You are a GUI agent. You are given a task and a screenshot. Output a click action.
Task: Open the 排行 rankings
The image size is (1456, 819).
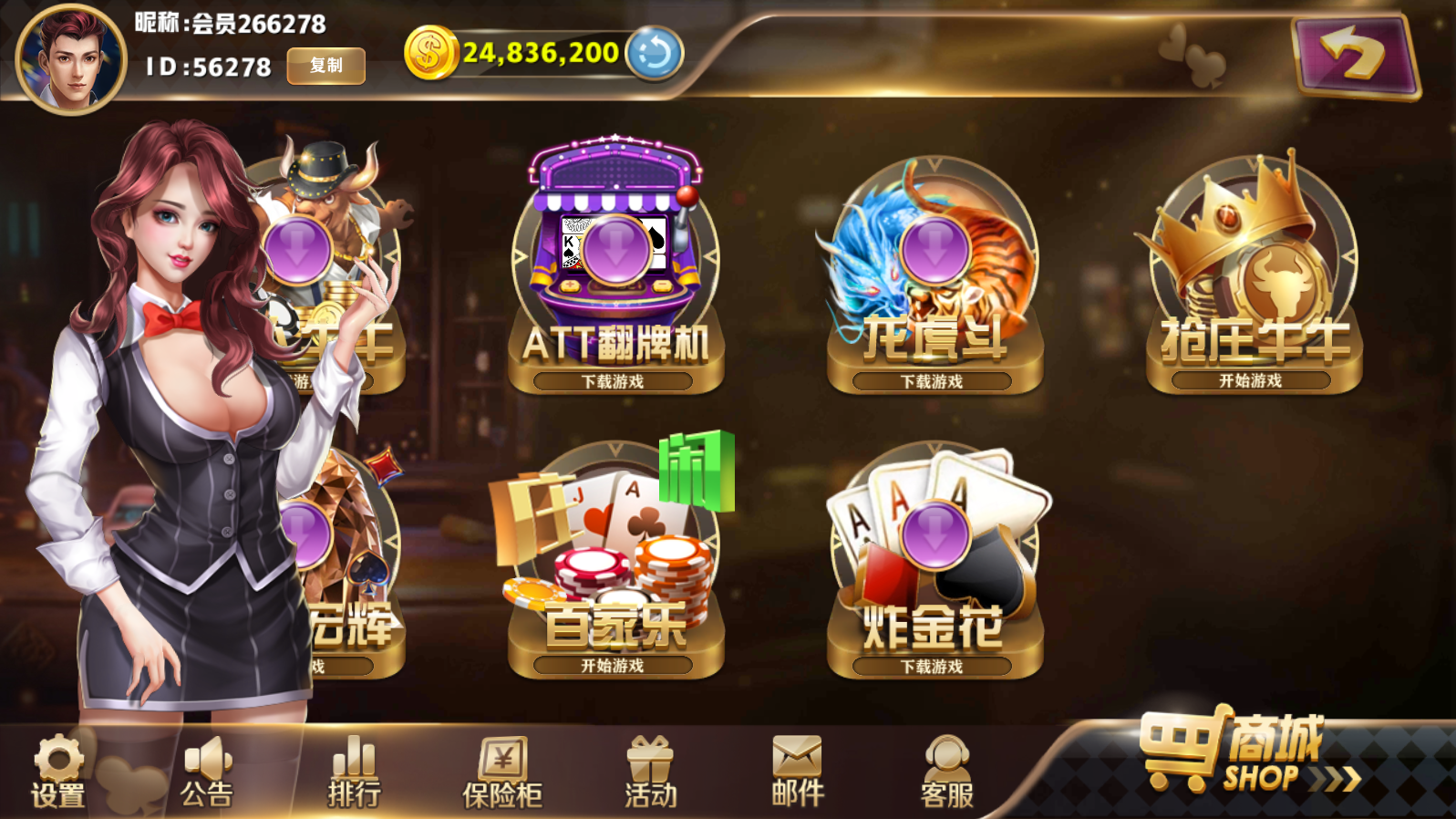coord(355,772)
